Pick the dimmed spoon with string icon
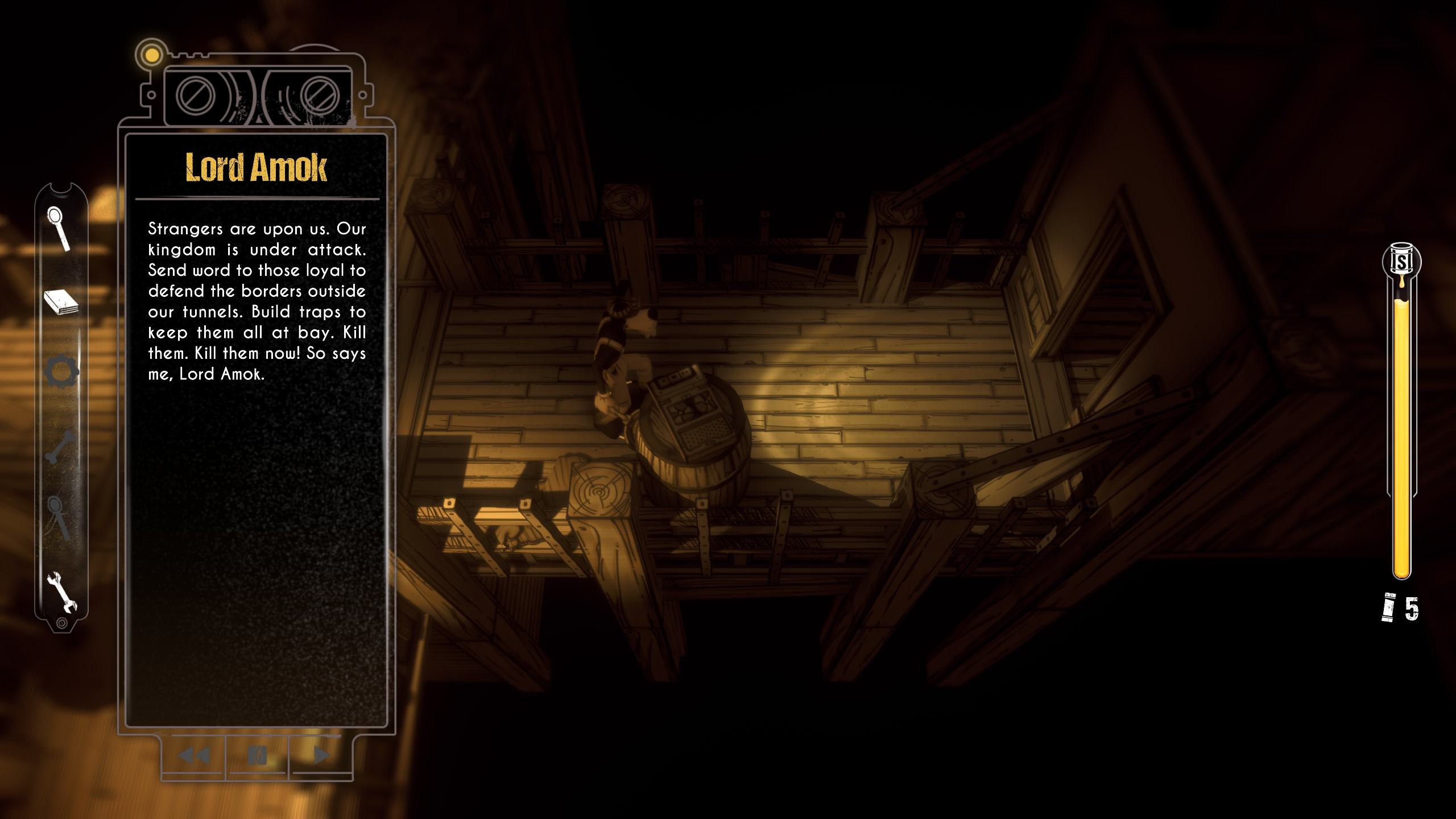1456x819 pixels. pos(60,518)
